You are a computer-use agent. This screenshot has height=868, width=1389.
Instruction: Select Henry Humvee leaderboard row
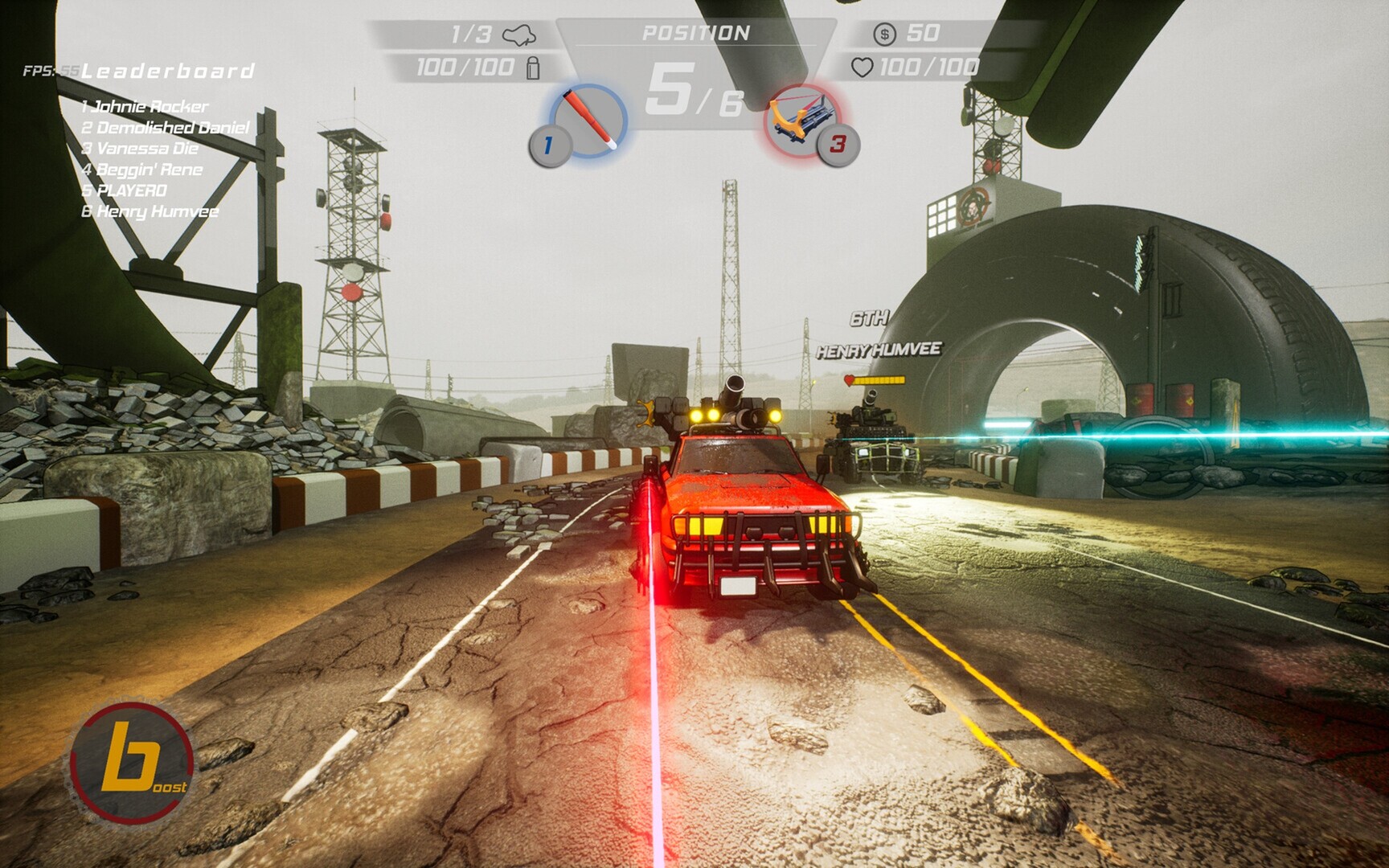[x=150, y=211]
